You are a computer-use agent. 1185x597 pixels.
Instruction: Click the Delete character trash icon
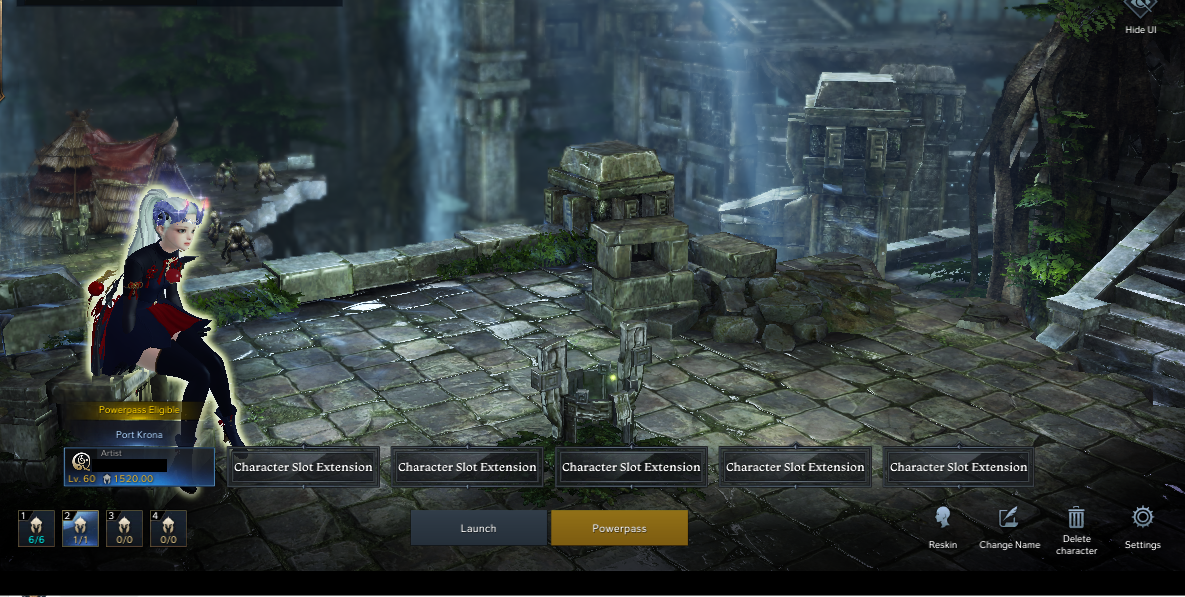(1076, 518)
